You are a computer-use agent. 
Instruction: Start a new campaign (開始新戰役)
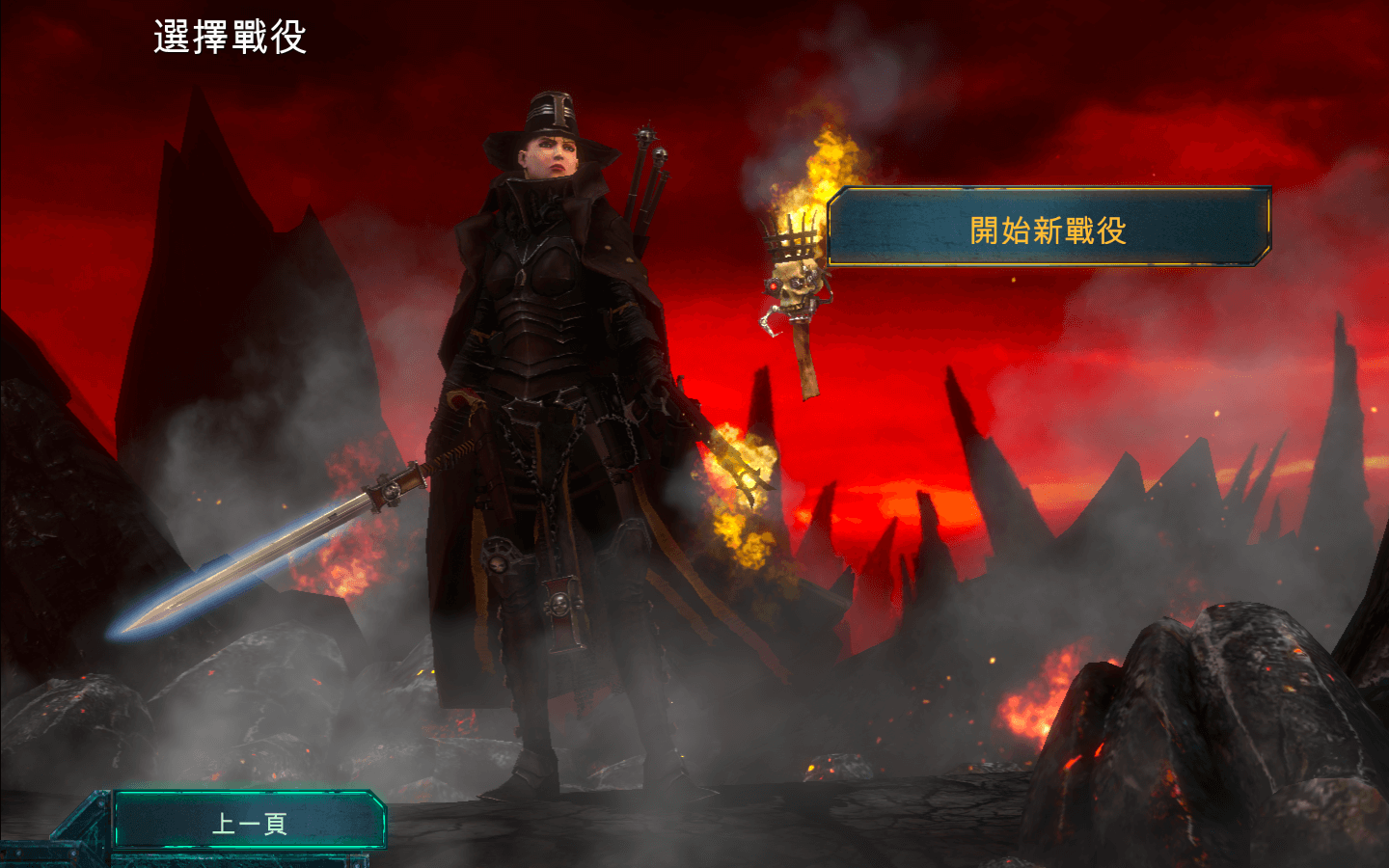click(x=1049, y=229)
